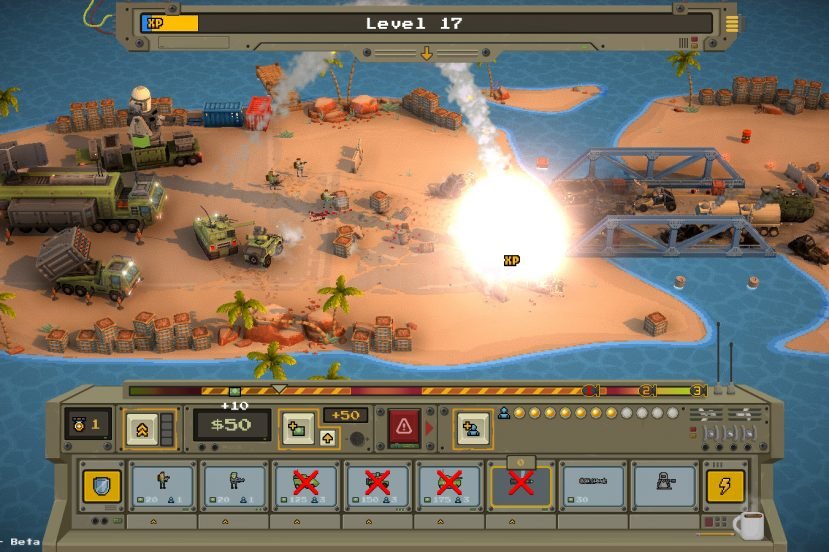Viewport: 829px width, 552px height.
Task: Select the airstrike card costing 30
Action: tap(591, 485)
